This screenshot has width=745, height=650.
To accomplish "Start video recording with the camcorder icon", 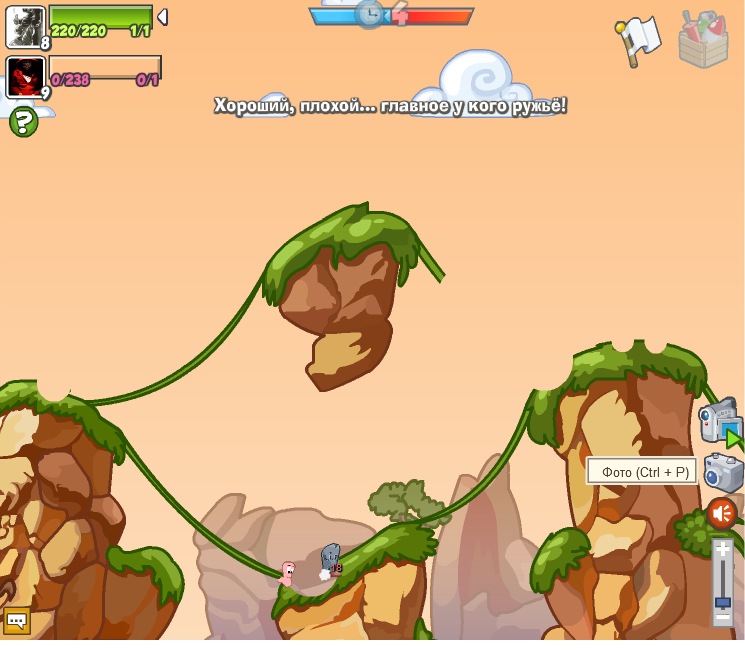I will coord(720,421).
